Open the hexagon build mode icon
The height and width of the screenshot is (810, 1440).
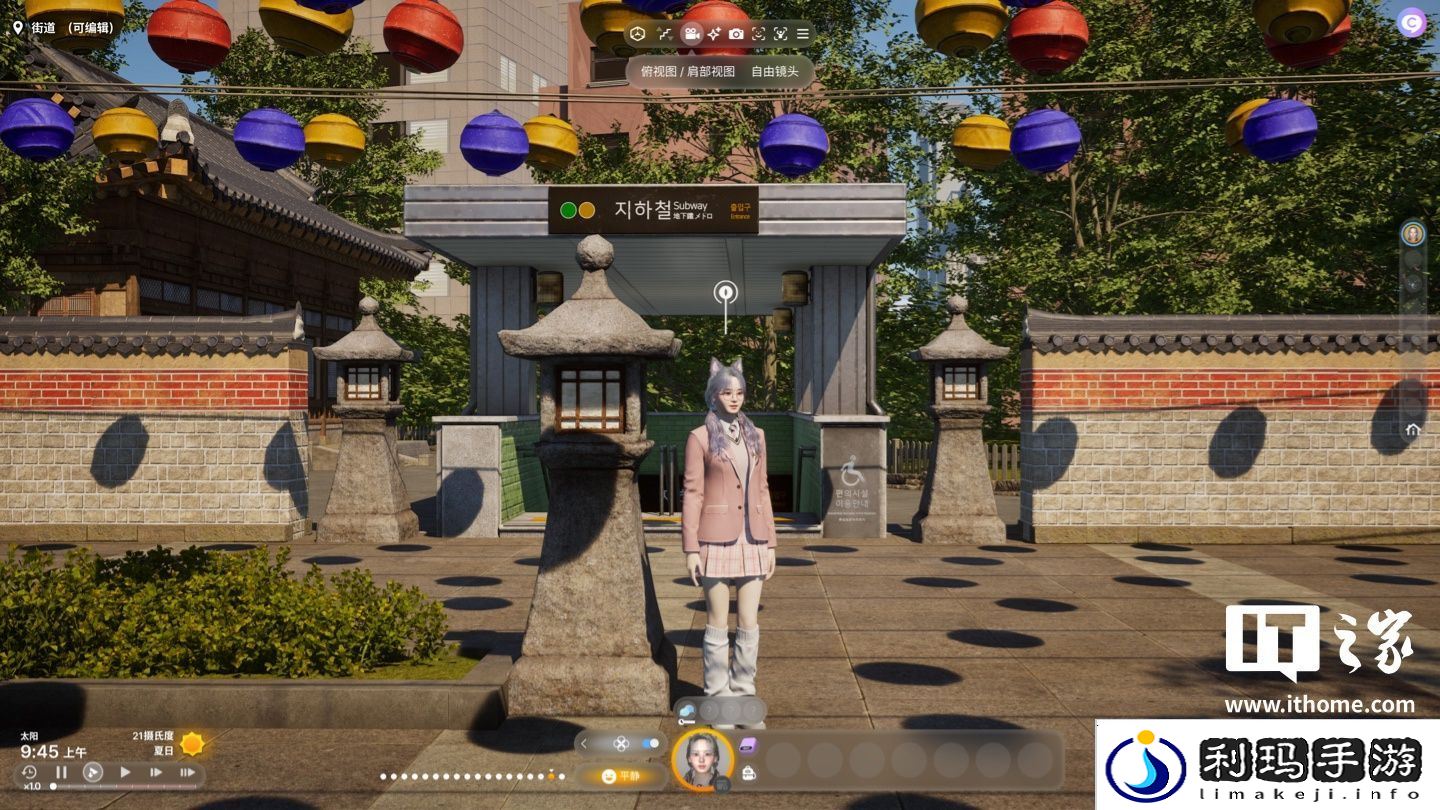pos(638,34)
